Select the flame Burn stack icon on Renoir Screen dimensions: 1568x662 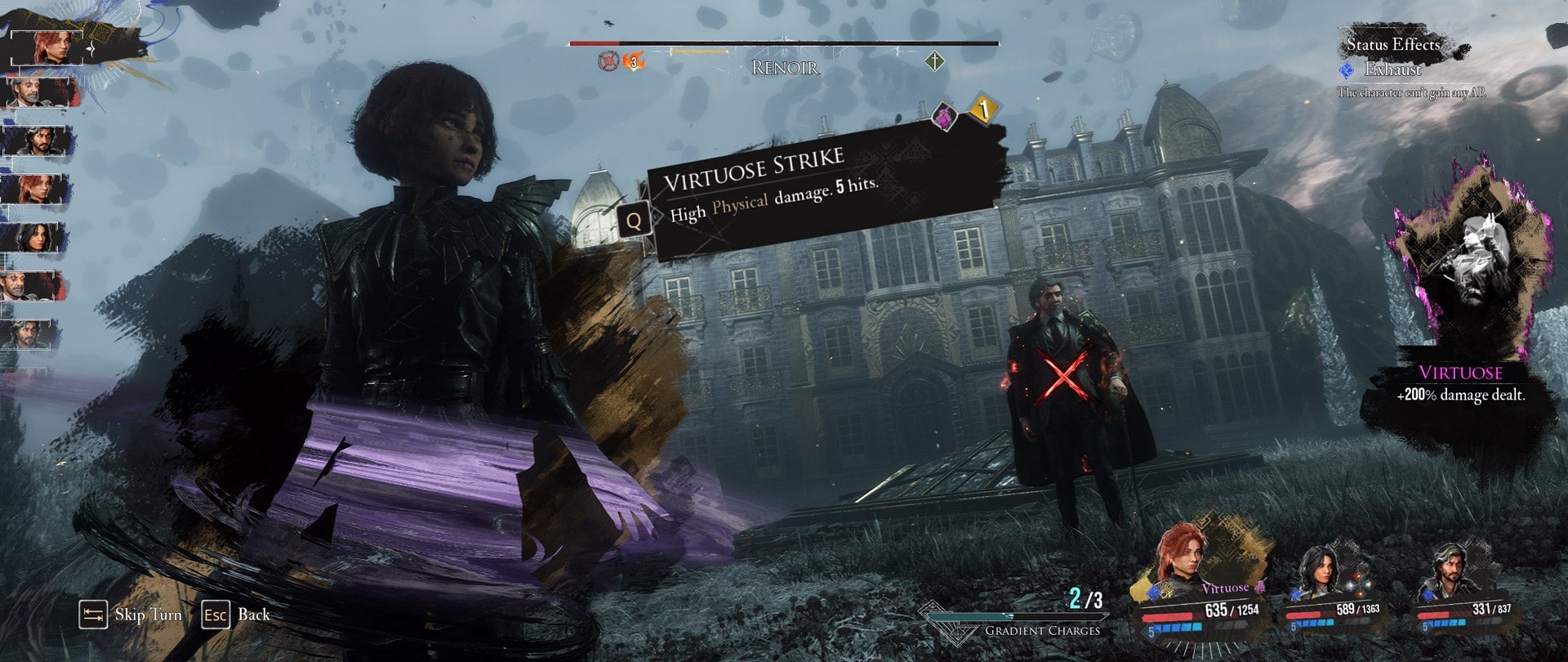(635, 60)
